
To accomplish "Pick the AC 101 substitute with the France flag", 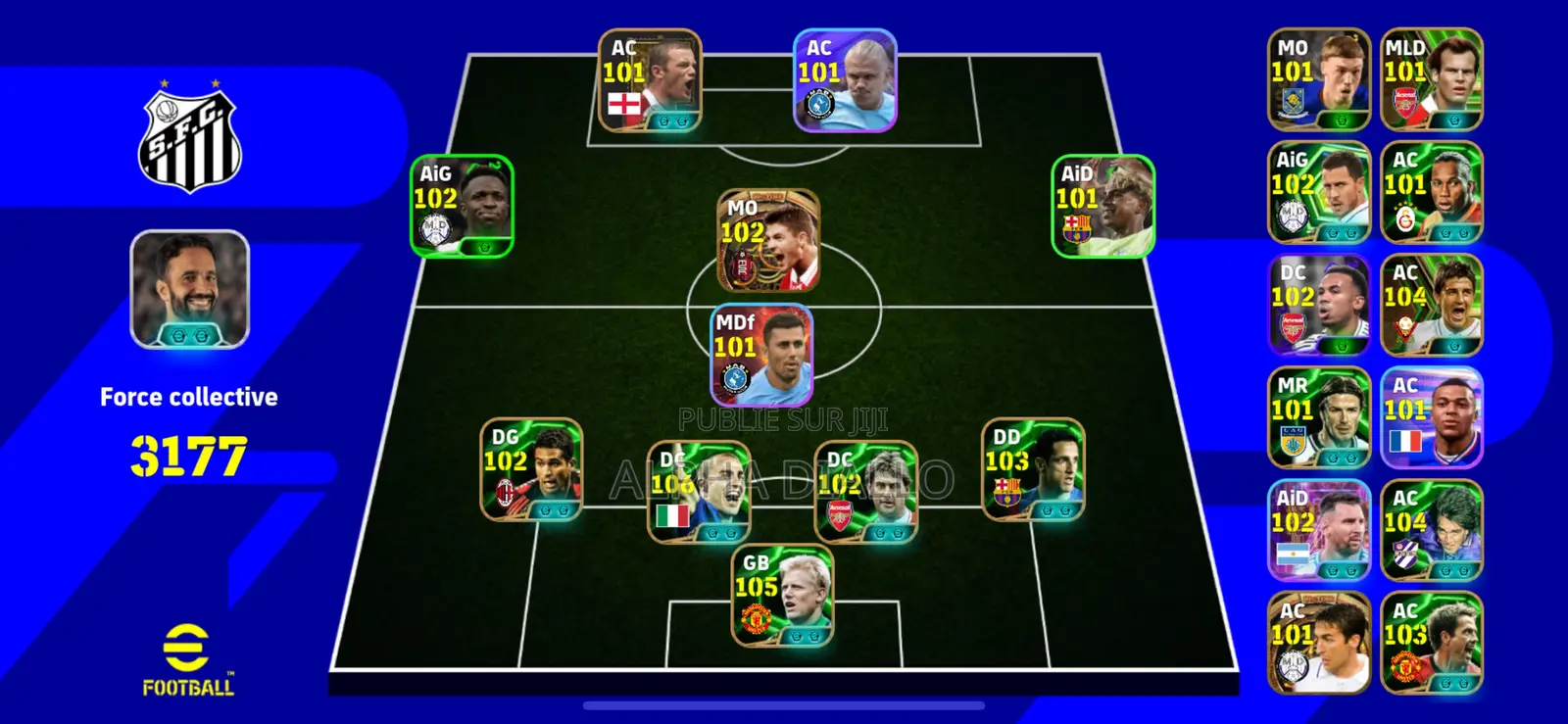I will (x=1431, y=417).
